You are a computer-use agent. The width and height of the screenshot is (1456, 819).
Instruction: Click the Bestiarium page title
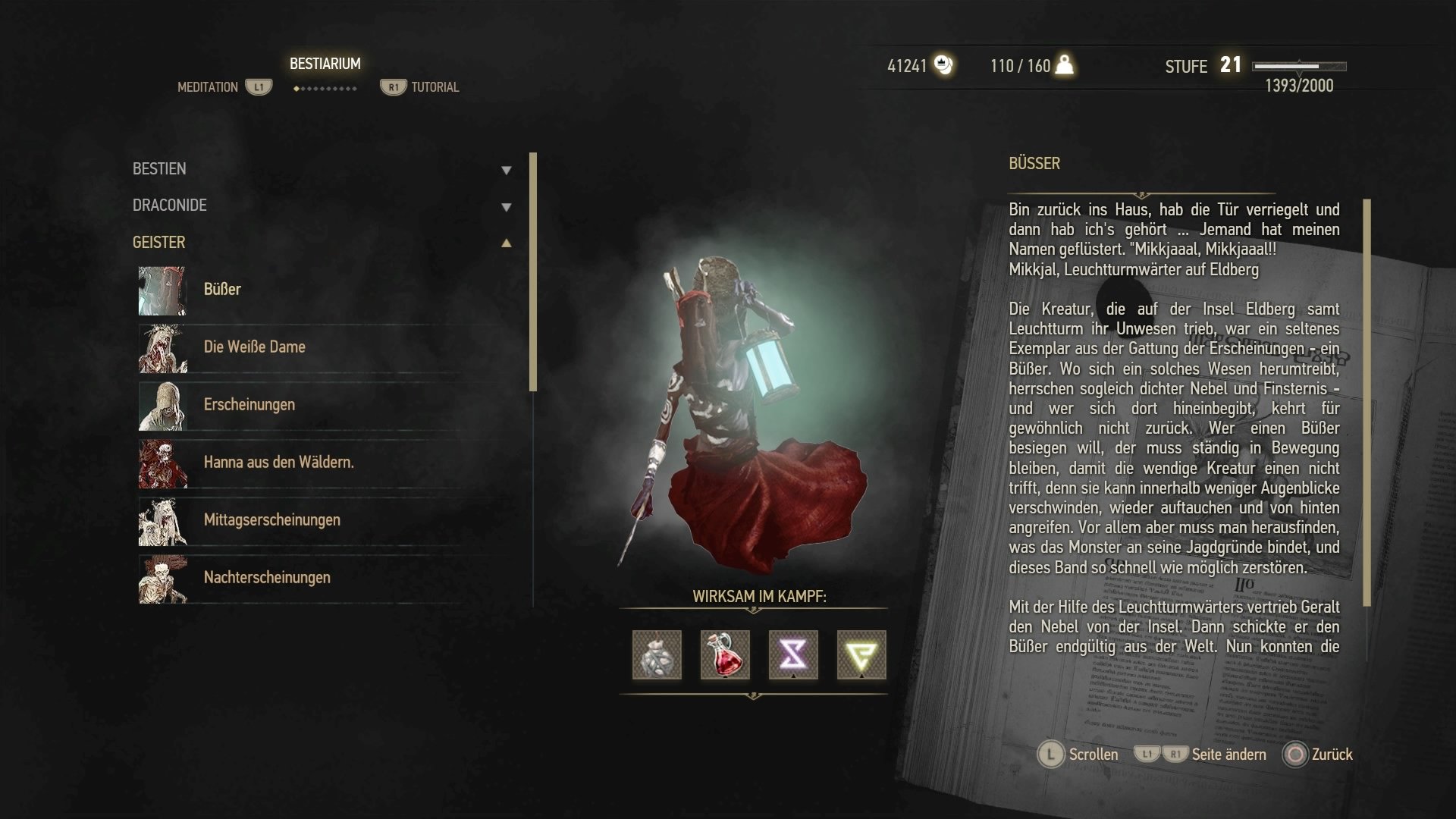[325, 64]
